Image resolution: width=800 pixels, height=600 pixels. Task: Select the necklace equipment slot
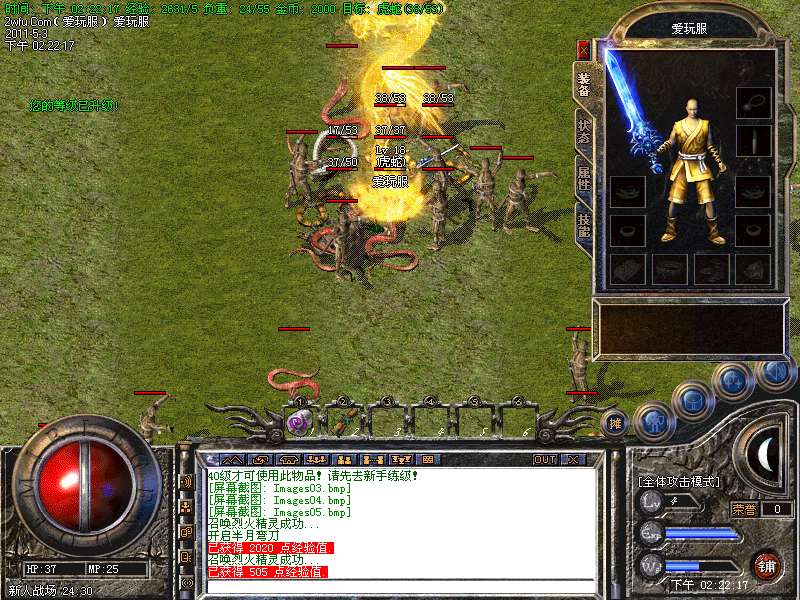click(x=753, y=102)
